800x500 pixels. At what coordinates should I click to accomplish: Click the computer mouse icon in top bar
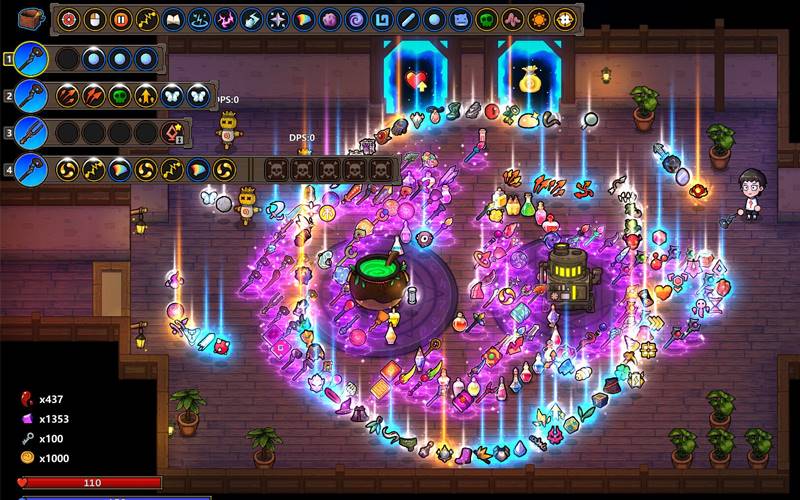(95, 19)
